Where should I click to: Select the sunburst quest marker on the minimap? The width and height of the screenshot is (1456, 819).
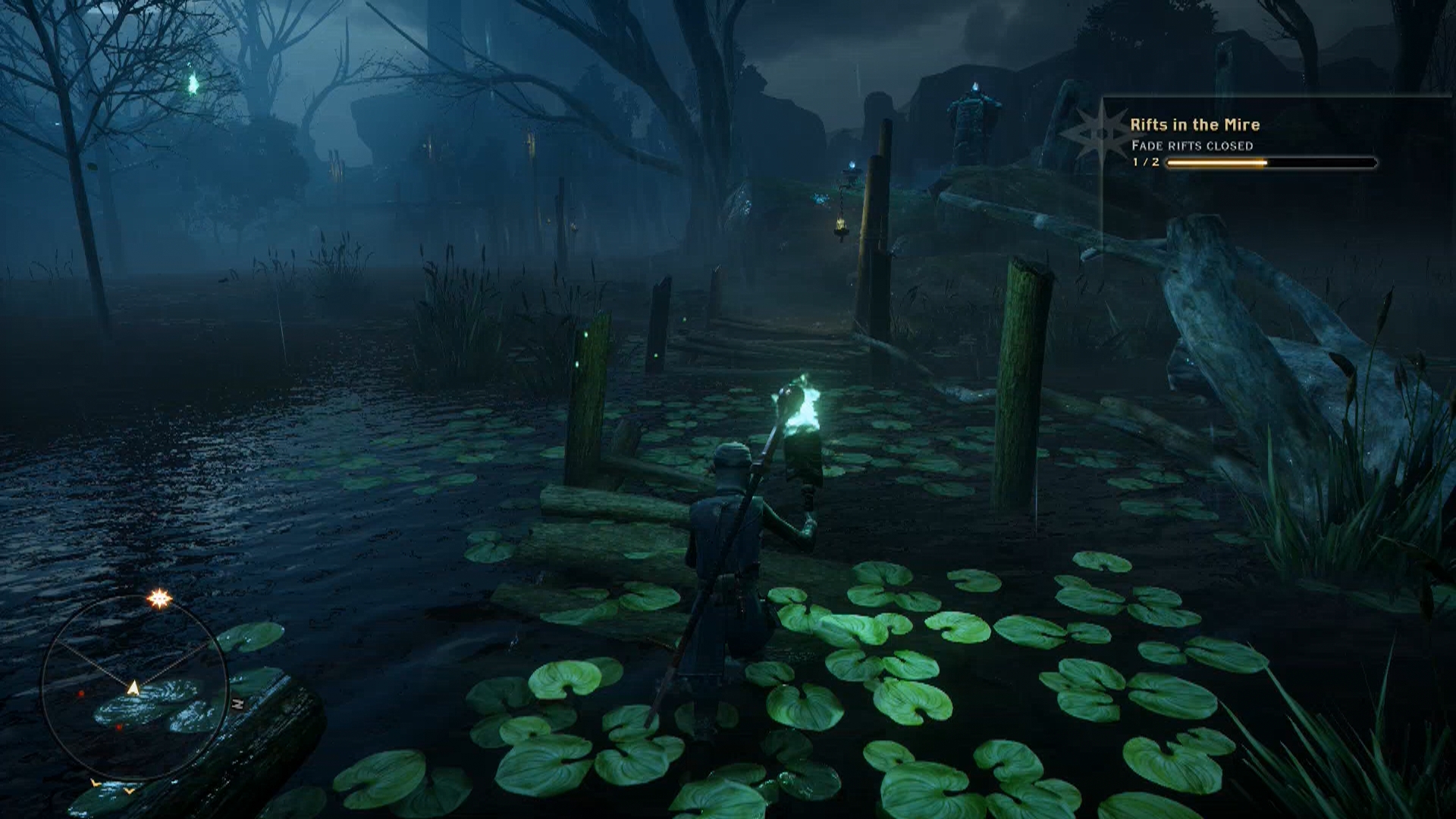160,598
